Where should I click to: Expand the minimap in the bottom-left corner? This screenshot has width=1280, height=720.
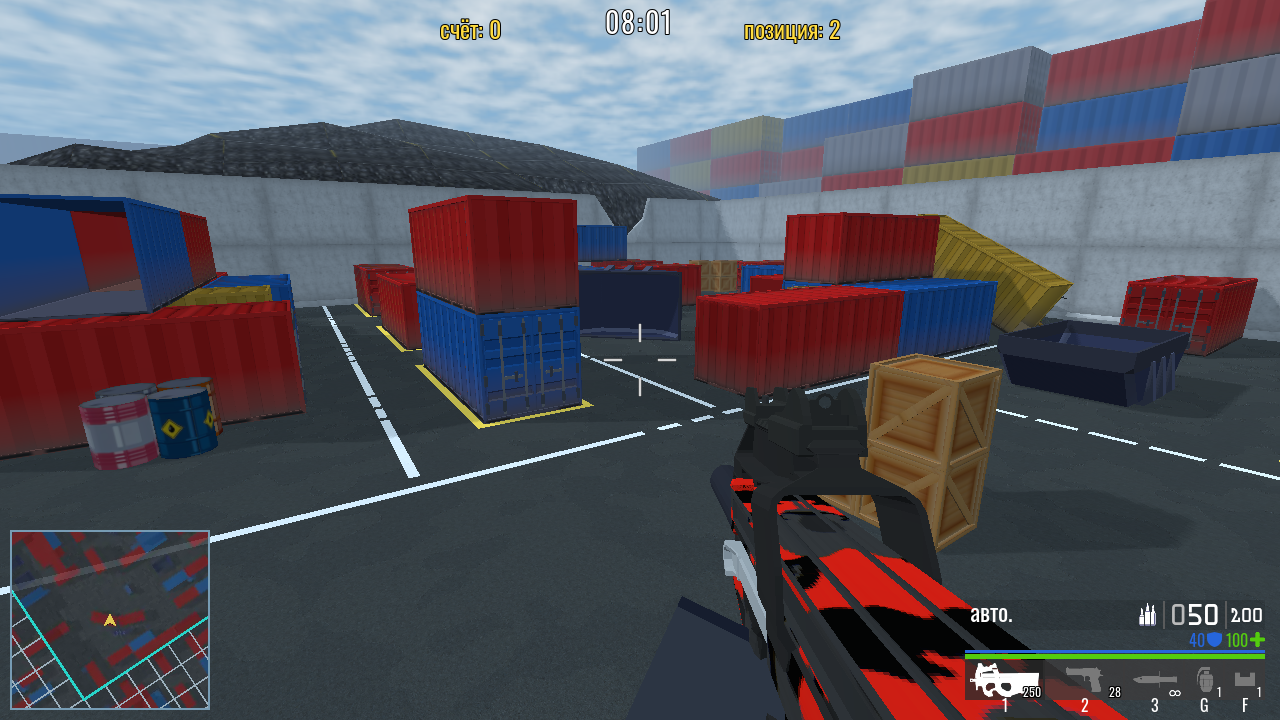110,620
